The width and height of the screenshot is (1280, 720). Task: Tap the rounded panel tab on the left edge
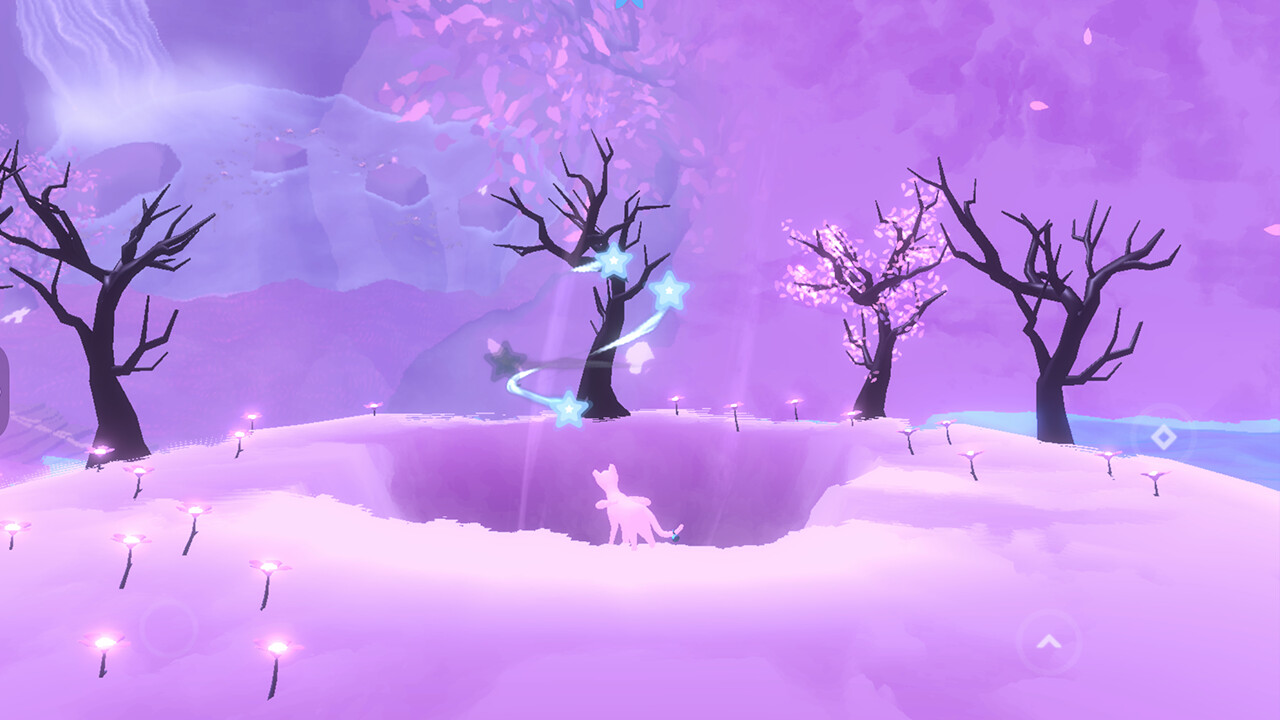click(x=4, y=390)
